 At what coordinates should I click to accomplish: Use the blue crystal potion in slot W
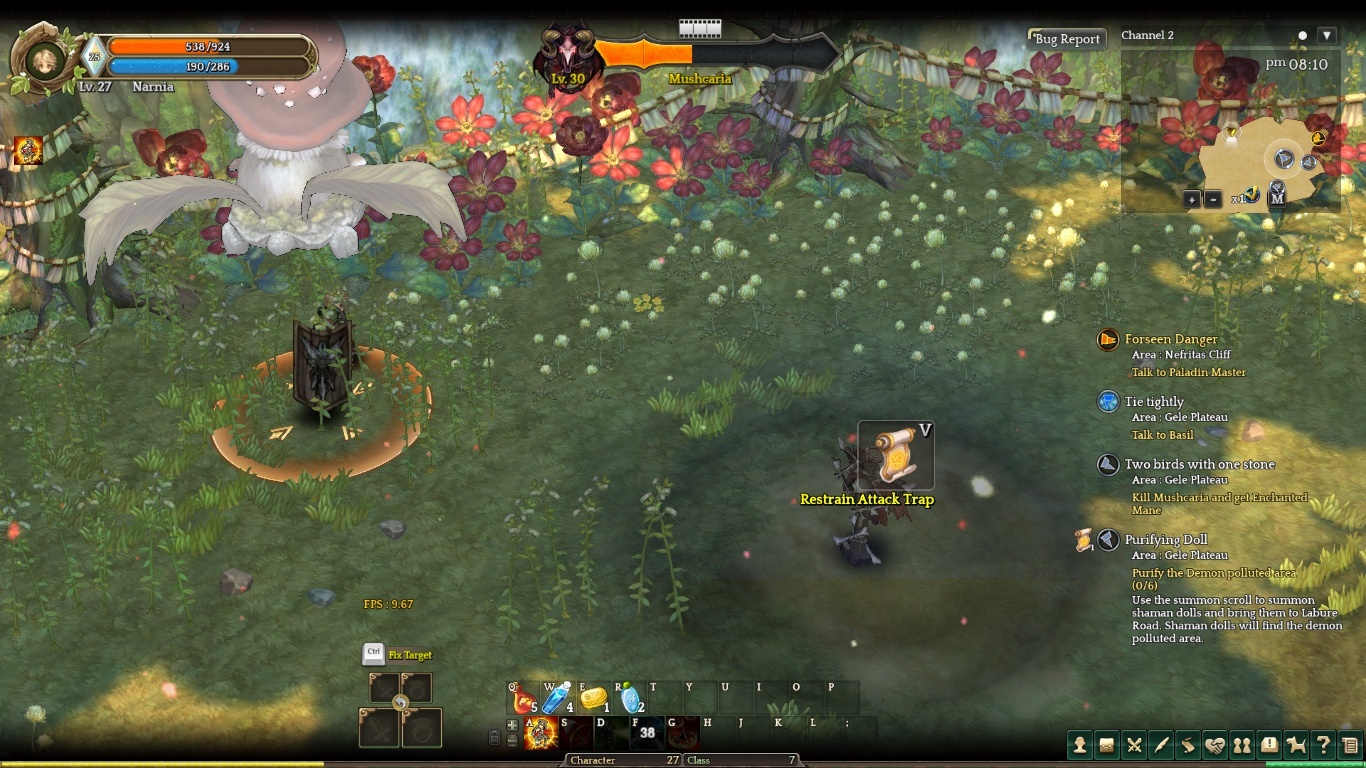556,697
